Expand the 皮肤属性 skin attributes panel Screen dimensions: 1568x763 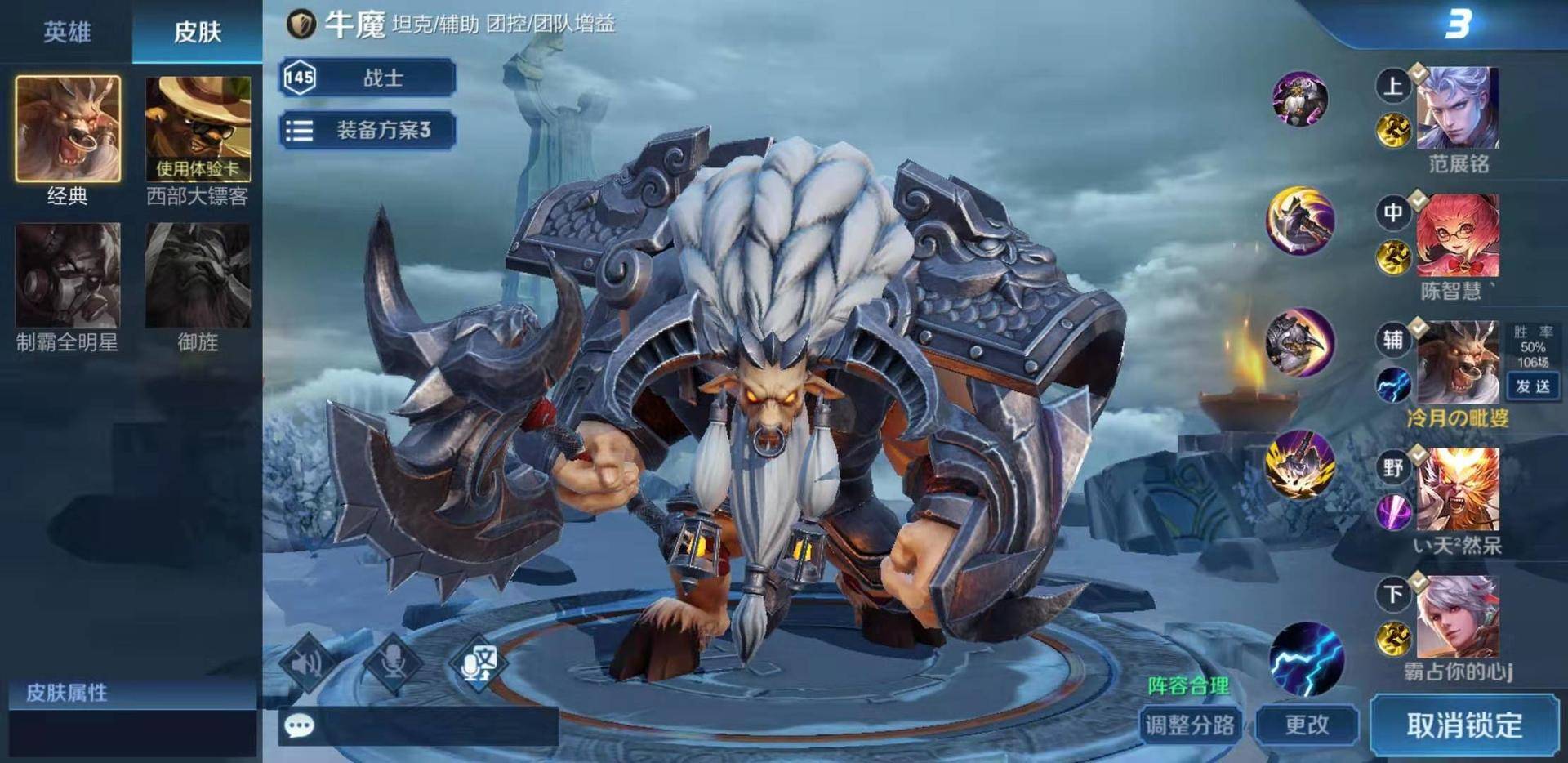[132, 693]
